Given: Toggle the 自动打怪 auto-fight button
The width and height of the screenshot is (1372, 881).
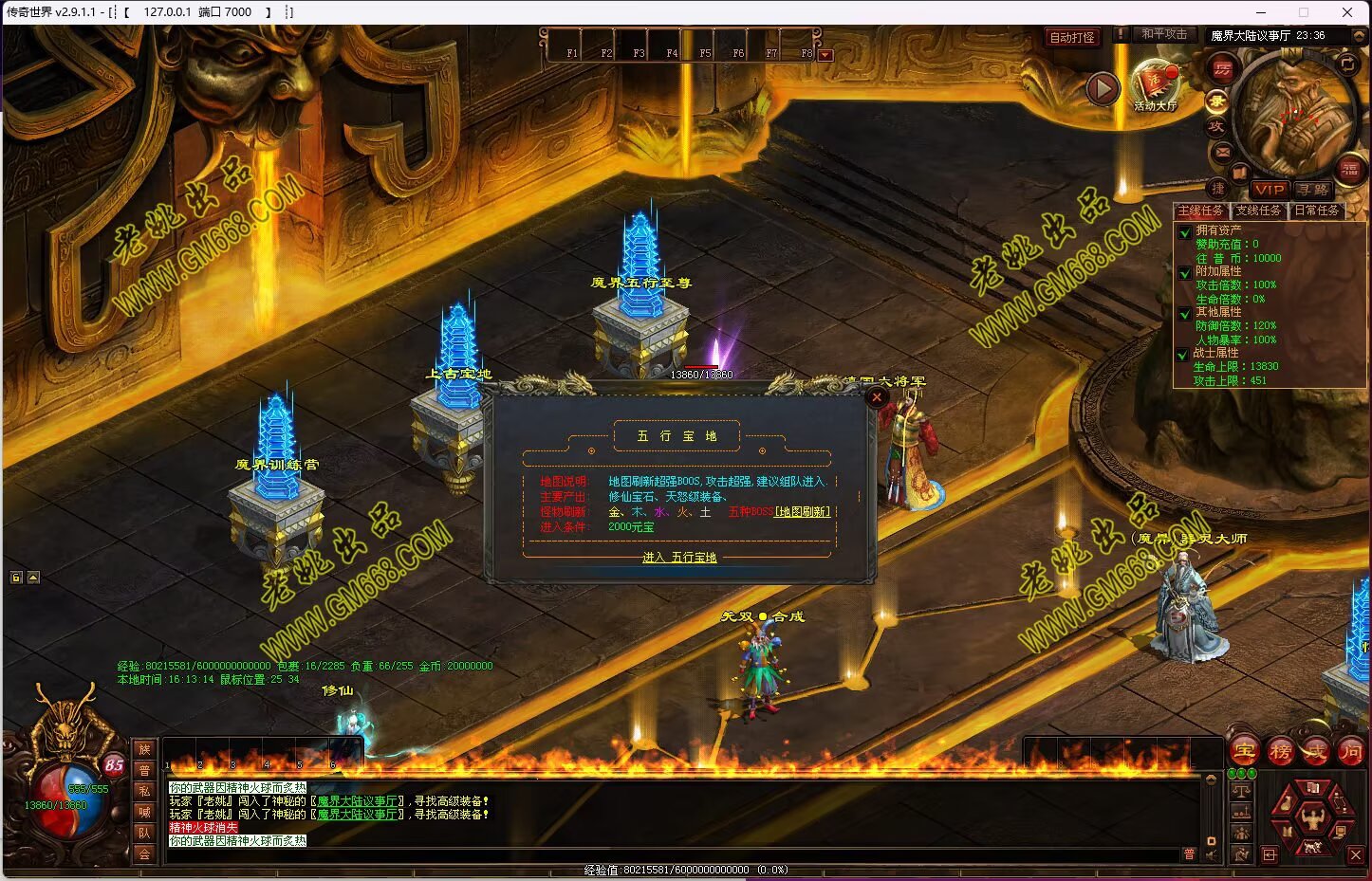Looking at the screenshot, I should tap(1072, 37).
